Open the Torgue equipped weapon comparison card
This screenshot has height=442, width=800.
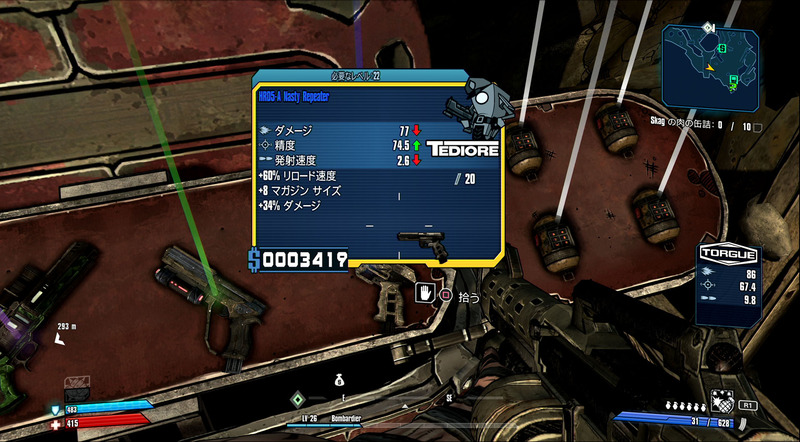tap(728, 285)
